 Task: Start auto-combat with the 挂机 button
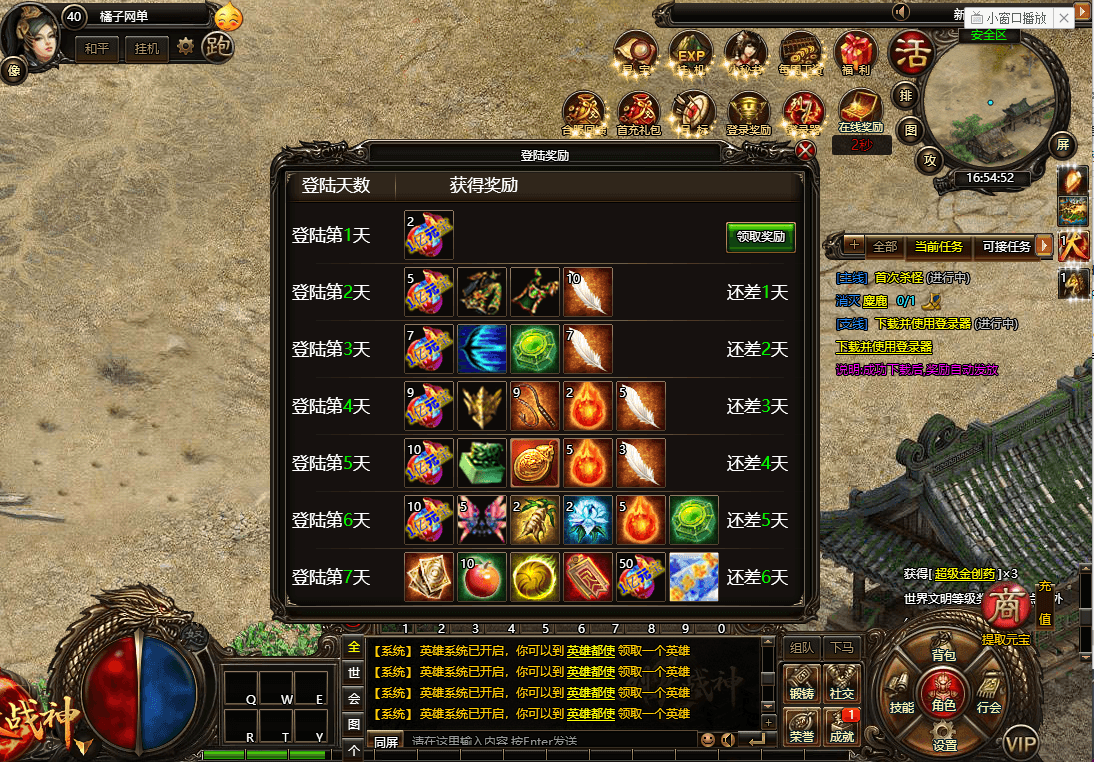coord(146,48)
